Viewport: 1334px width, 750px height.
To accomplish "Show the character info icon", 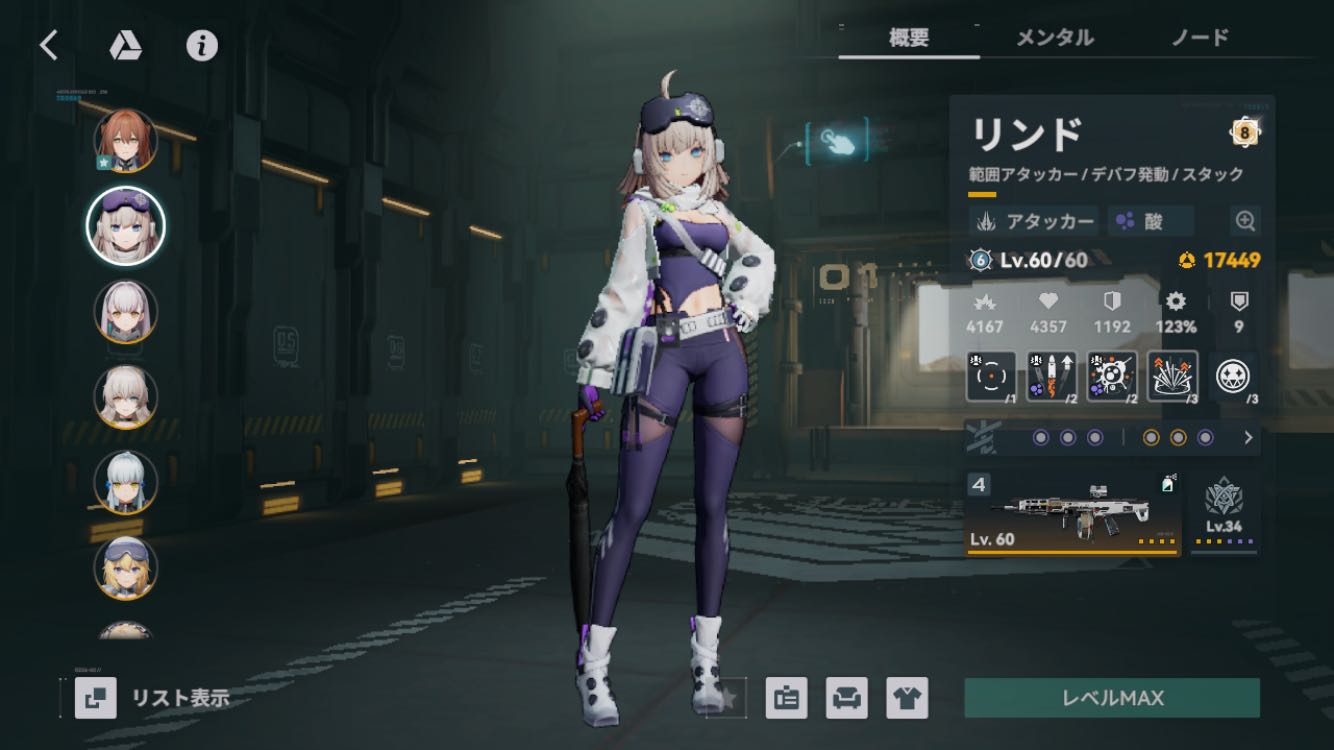I will [x=202, y=46].
